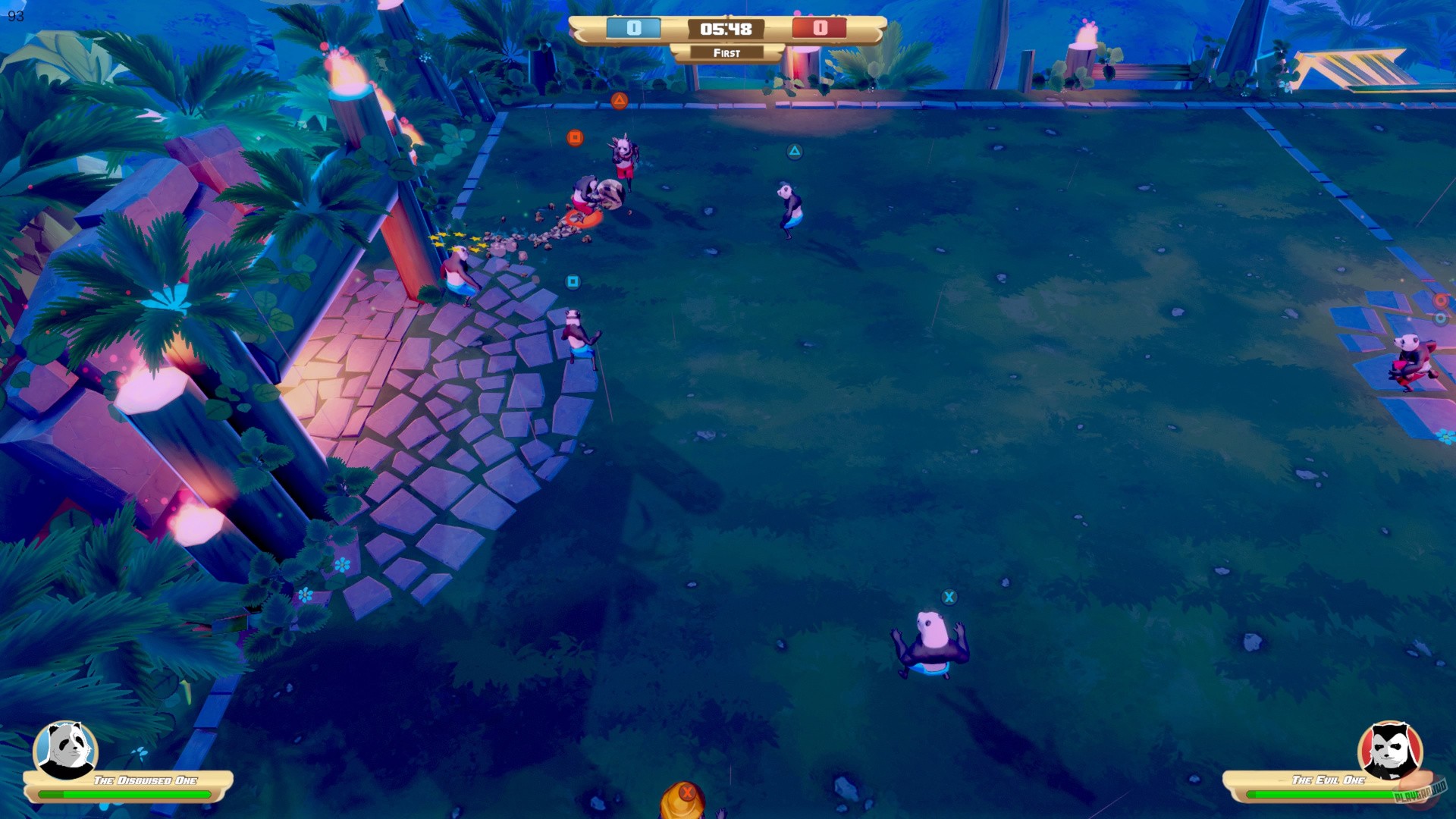This screenshot has width=1456, height=819.
Task: Click the blue triangle prompt near the panda
Action: tap(793, 152)
